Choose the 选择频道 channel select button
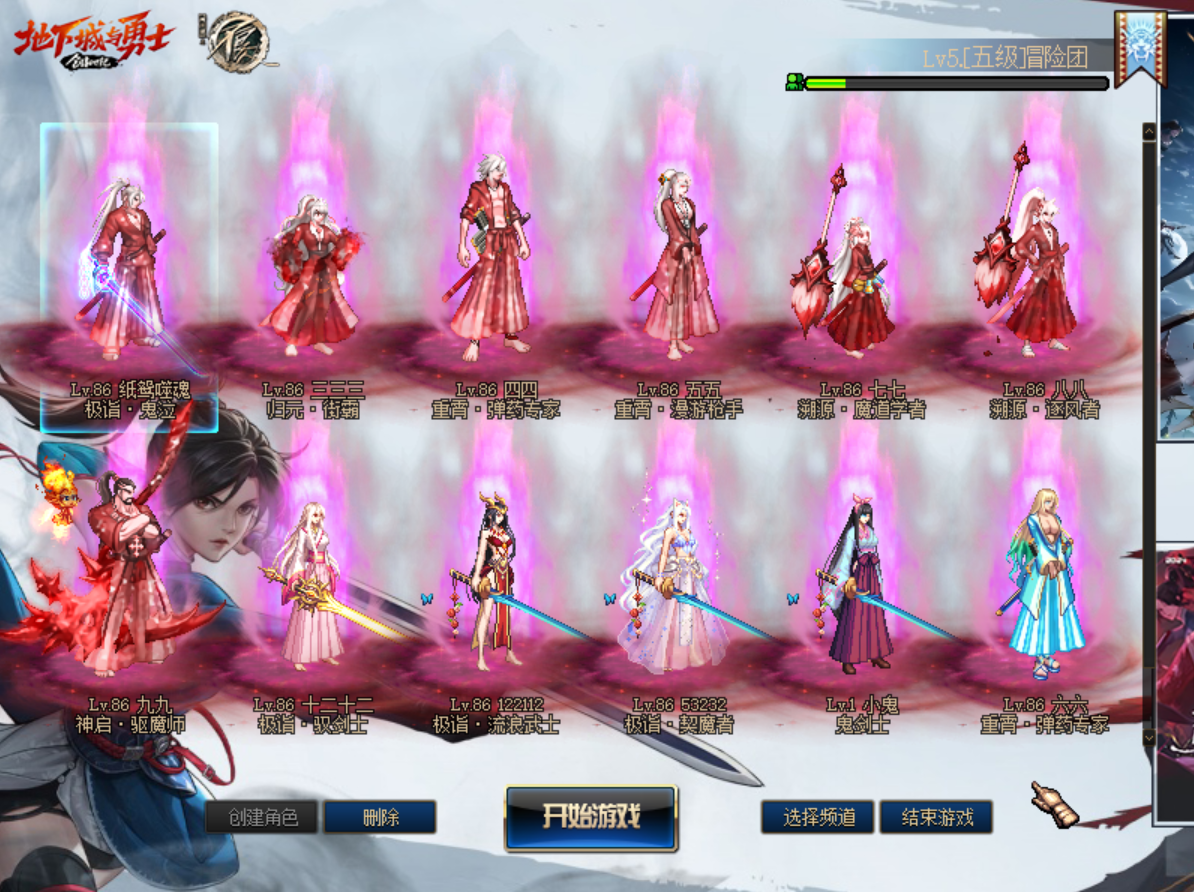Viewport: 1194px width, 892px height. tap(817, 817)
